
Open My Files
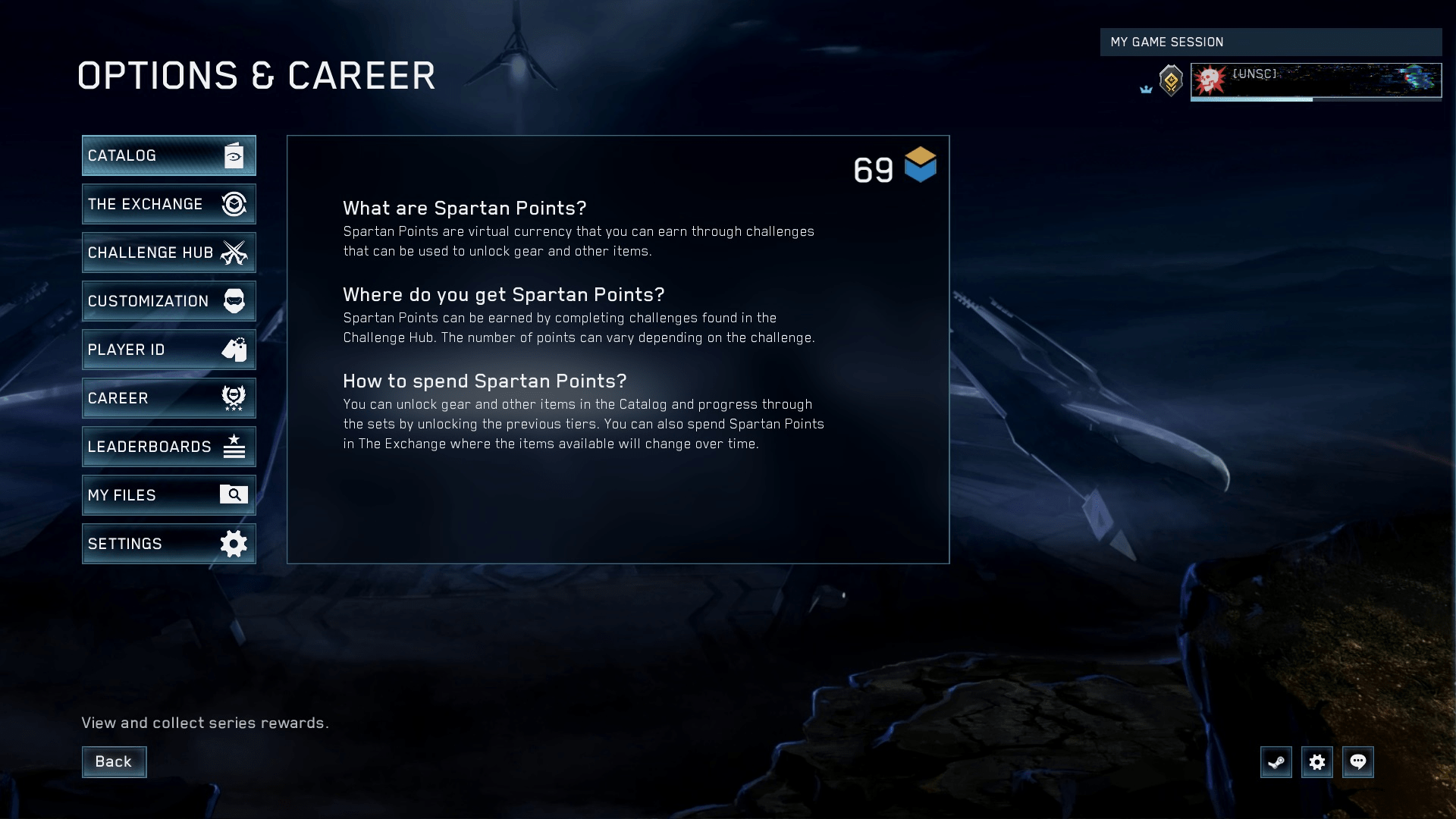click(x=168, y=495)
